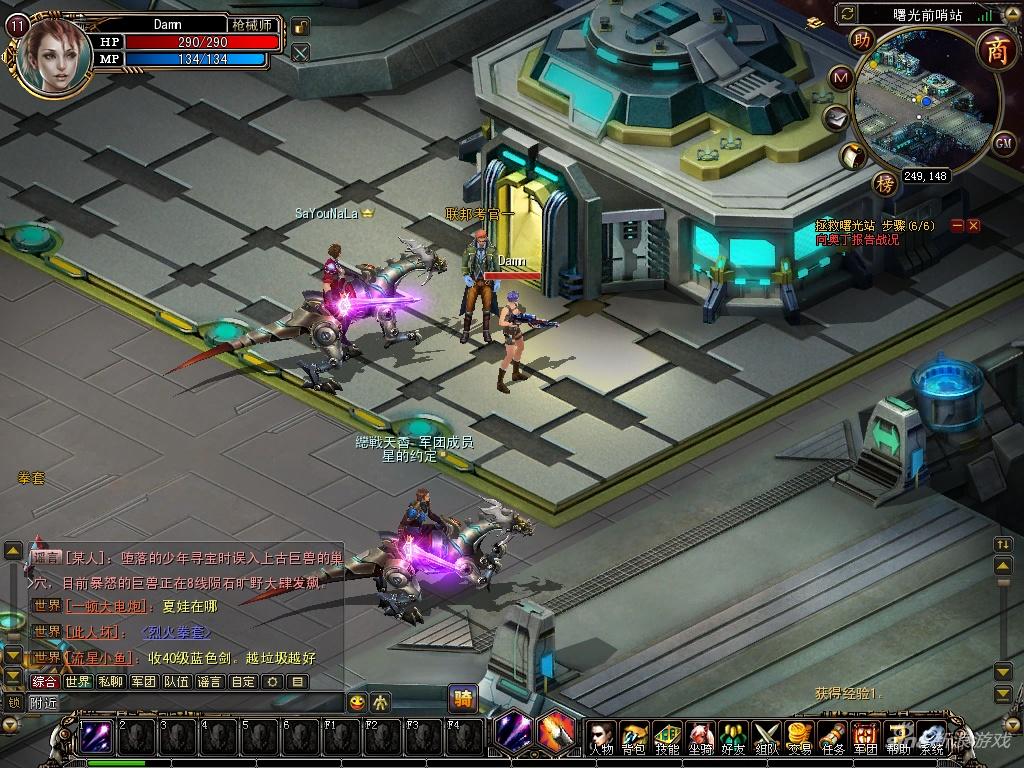
Task: Open the 任务 quest log
Action: pos(833,736)
